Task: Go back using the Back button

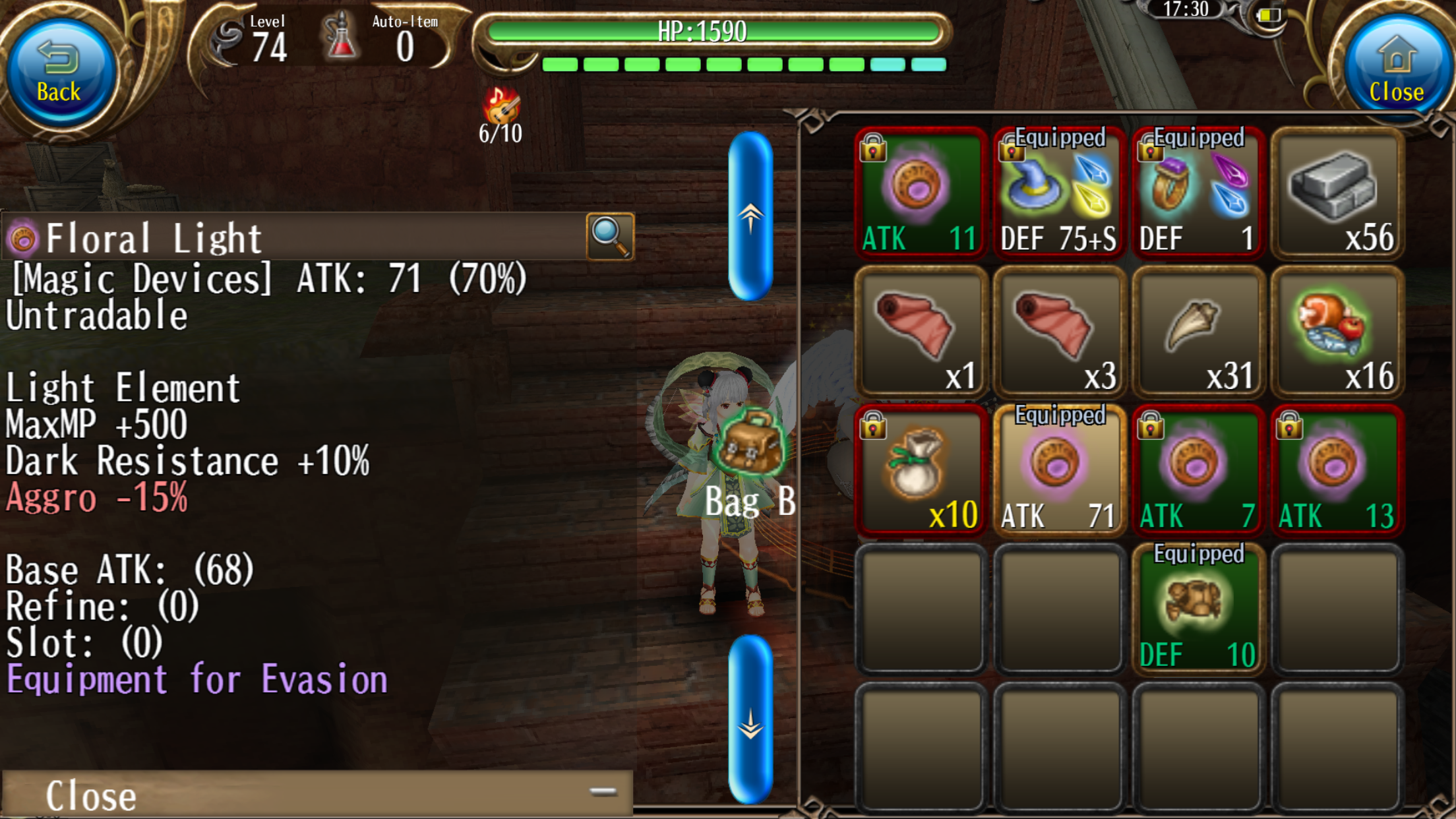Action: coord(59,73)
